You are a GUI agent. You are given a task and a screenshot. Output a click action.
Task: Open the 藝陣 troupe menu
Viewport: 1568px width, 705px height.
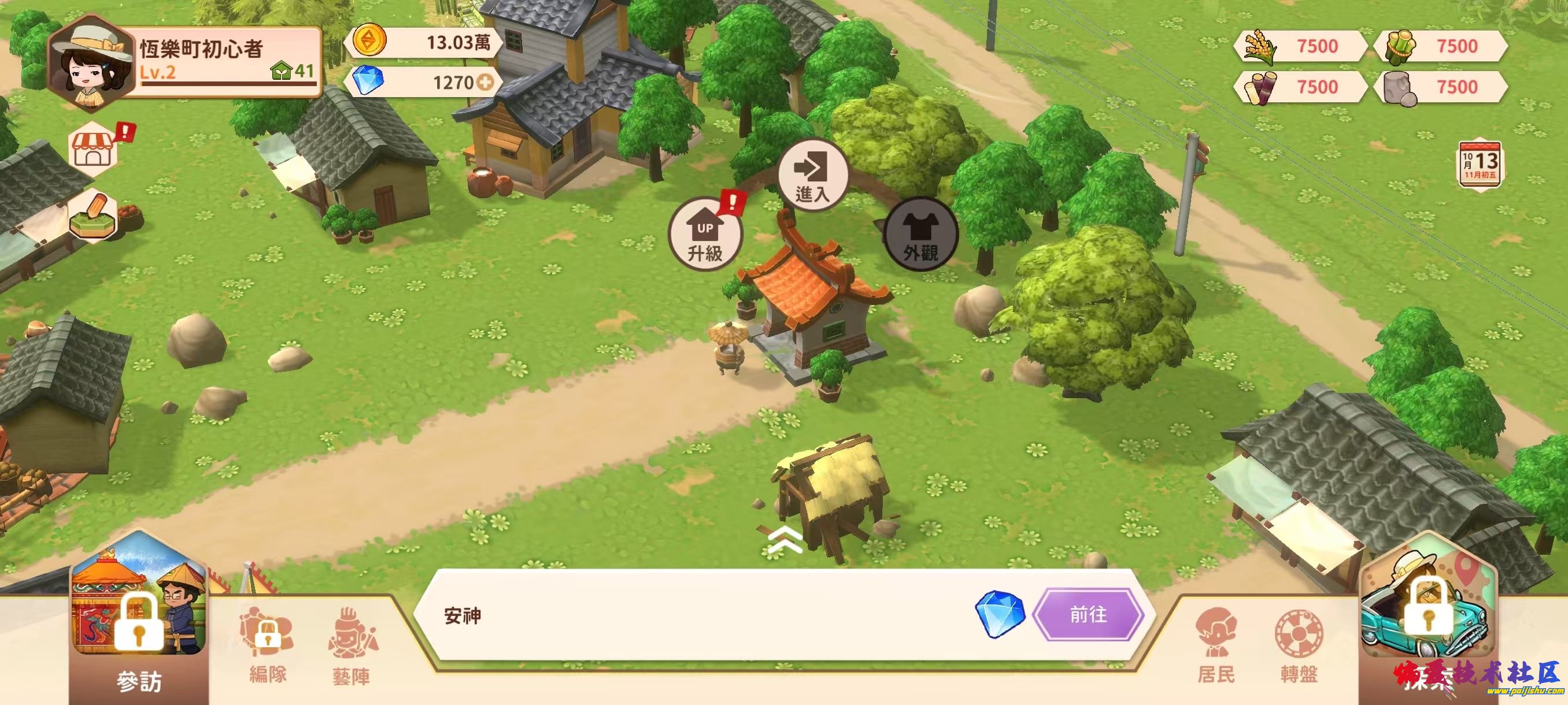352,645
